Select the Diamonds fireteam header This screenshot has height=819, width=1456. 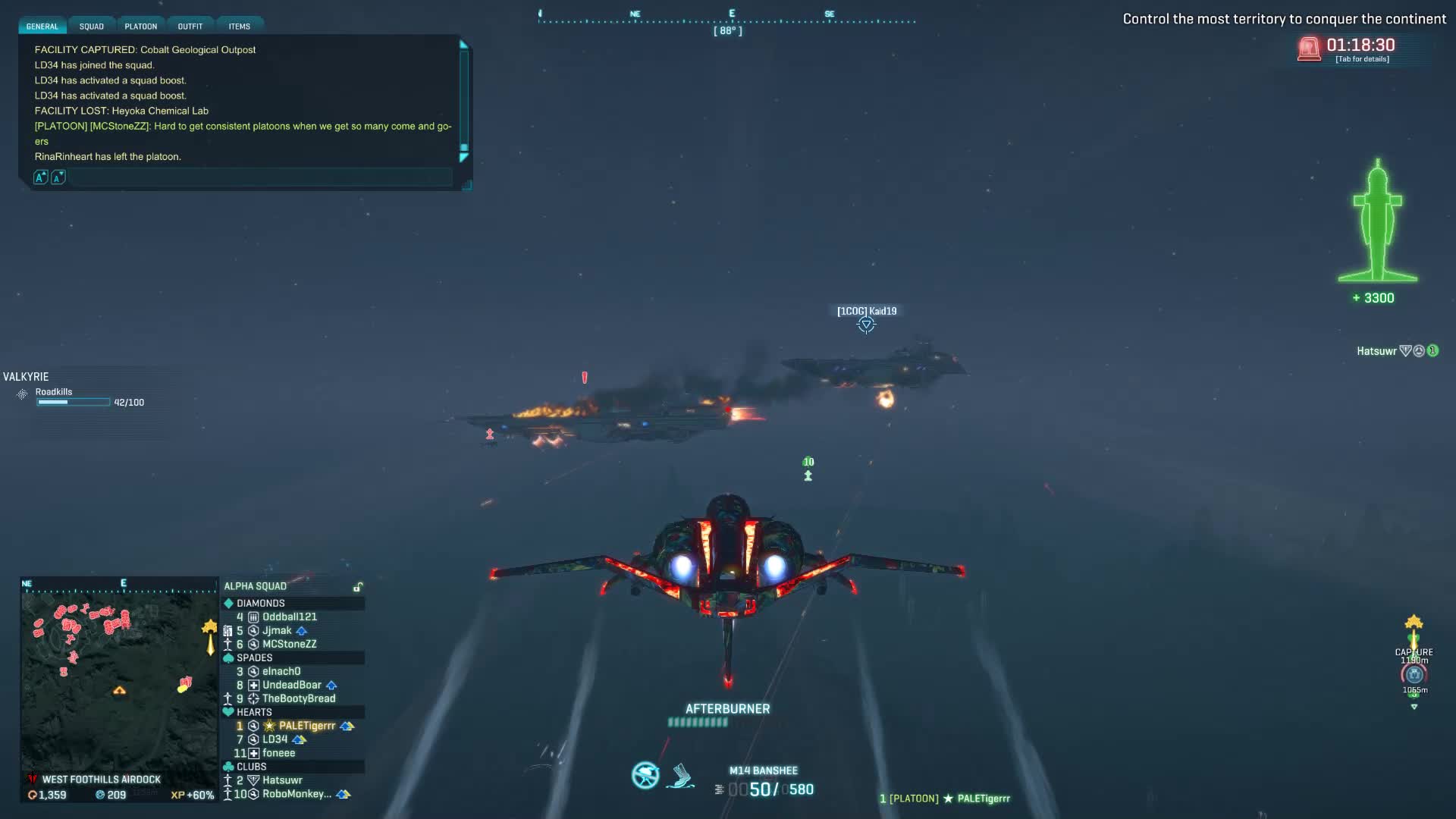pyautogui.click(x=260, y=604)
